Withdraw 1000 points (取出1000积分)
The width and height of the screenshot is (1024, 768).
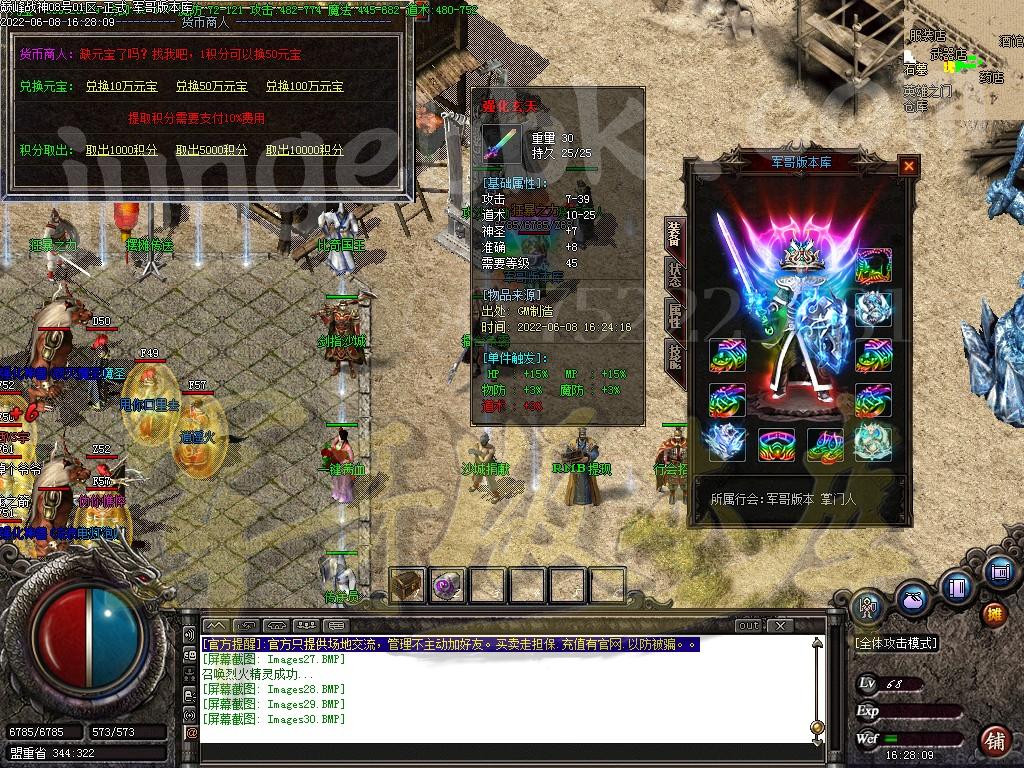[121, 150]
